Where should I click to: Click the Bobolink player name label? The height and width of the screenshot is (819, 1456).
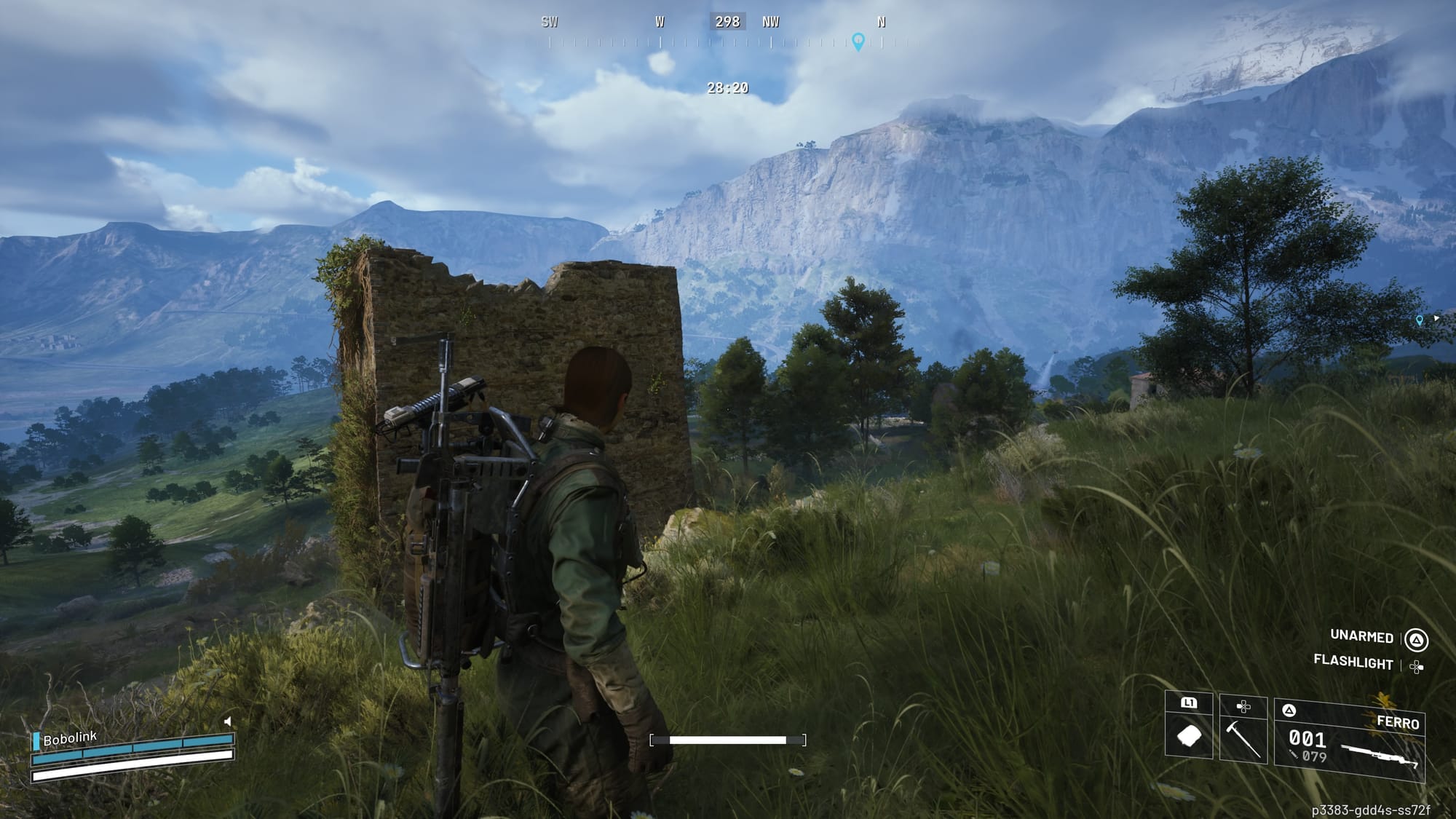[69, 739]
